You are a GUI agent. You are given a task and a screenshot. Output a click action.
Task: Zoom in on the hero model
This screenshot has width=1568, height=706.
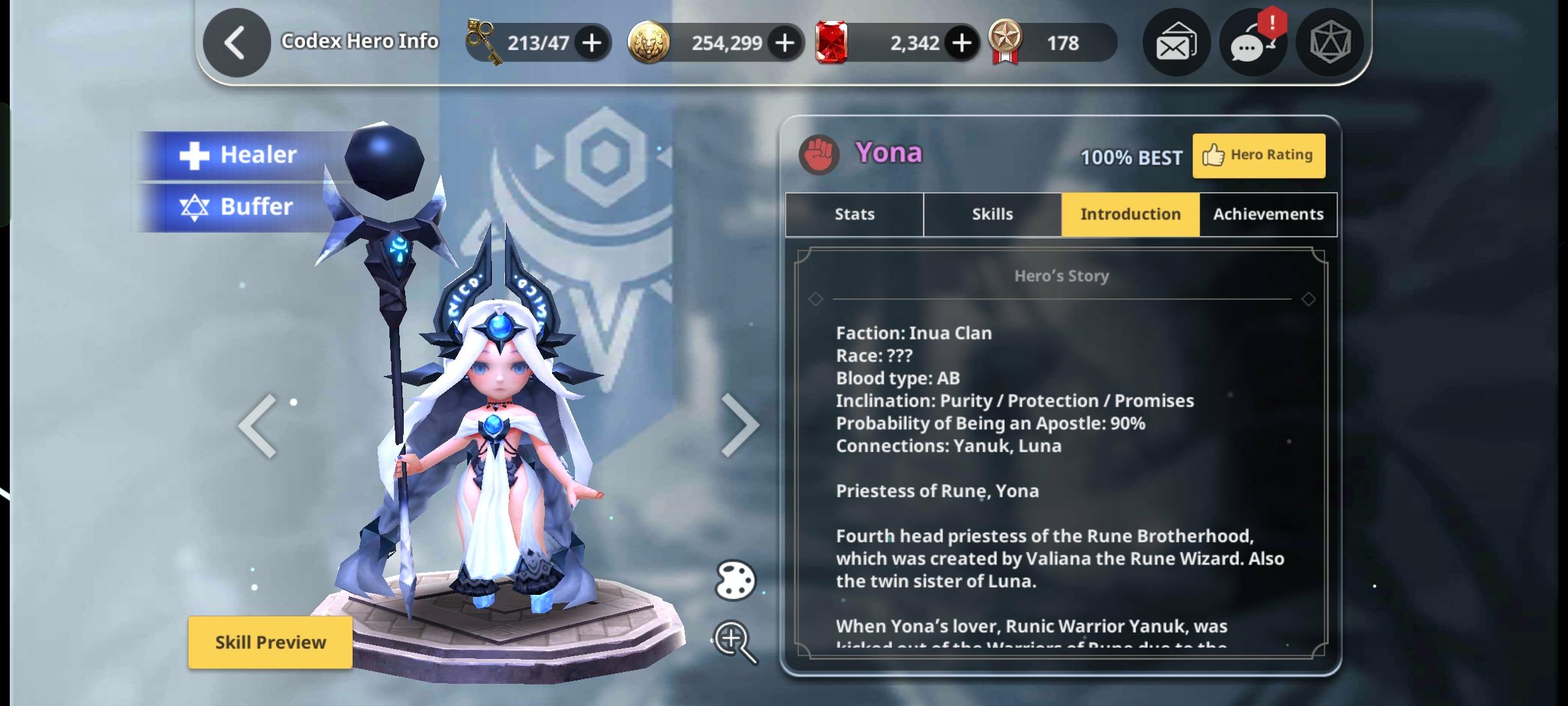(735, 641)
